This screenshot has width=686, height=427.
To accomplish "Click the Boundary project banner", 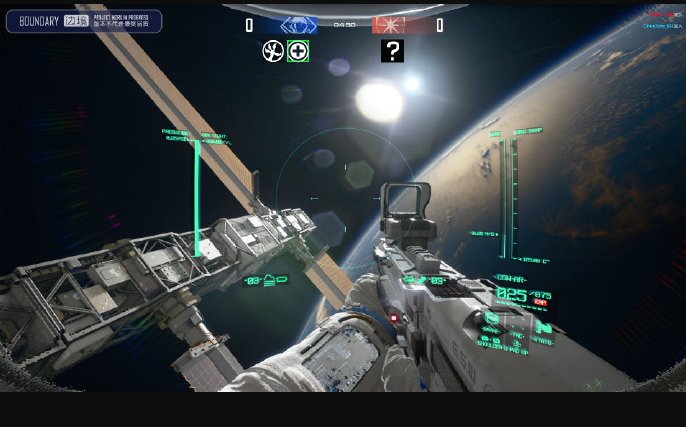I will tap(84, 21).
